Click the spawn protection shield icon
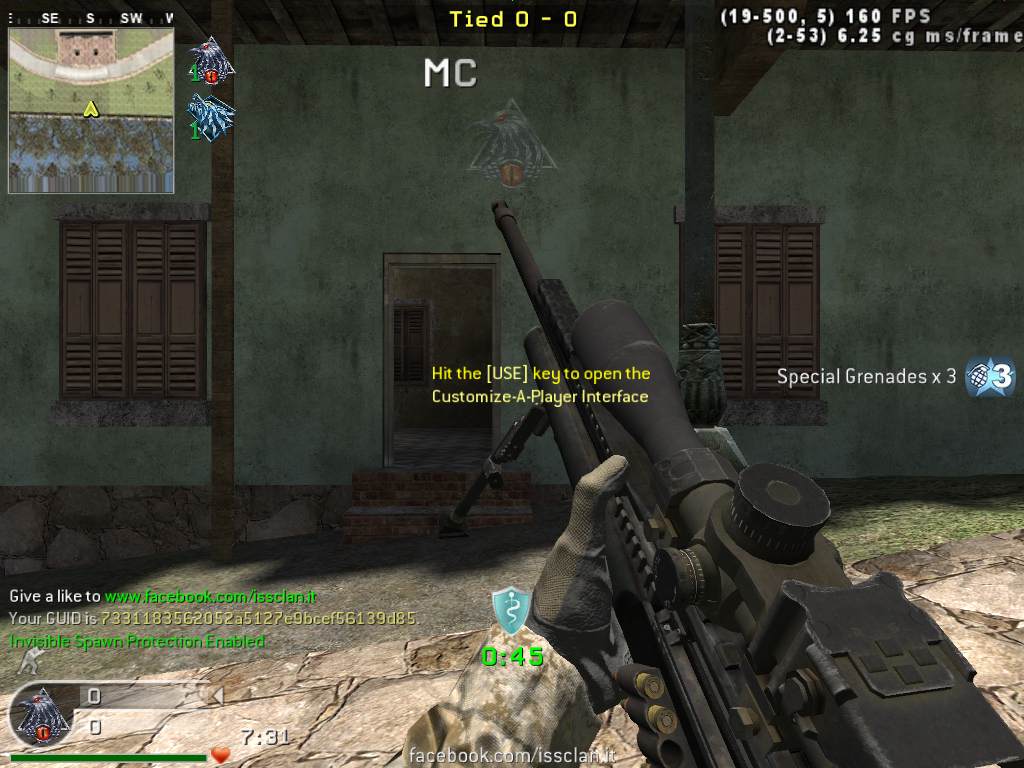This screenshot has height=768, width=1024. point(510,611)
